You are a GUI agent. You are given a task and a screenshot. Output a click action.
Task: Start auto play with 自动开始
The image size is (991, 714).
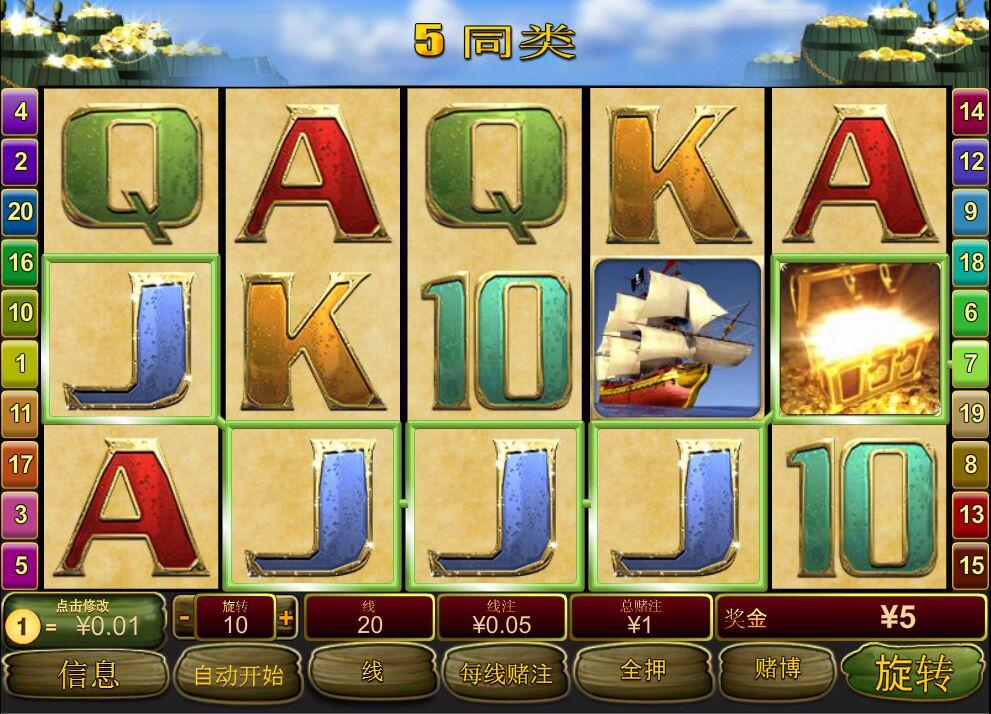238,675
